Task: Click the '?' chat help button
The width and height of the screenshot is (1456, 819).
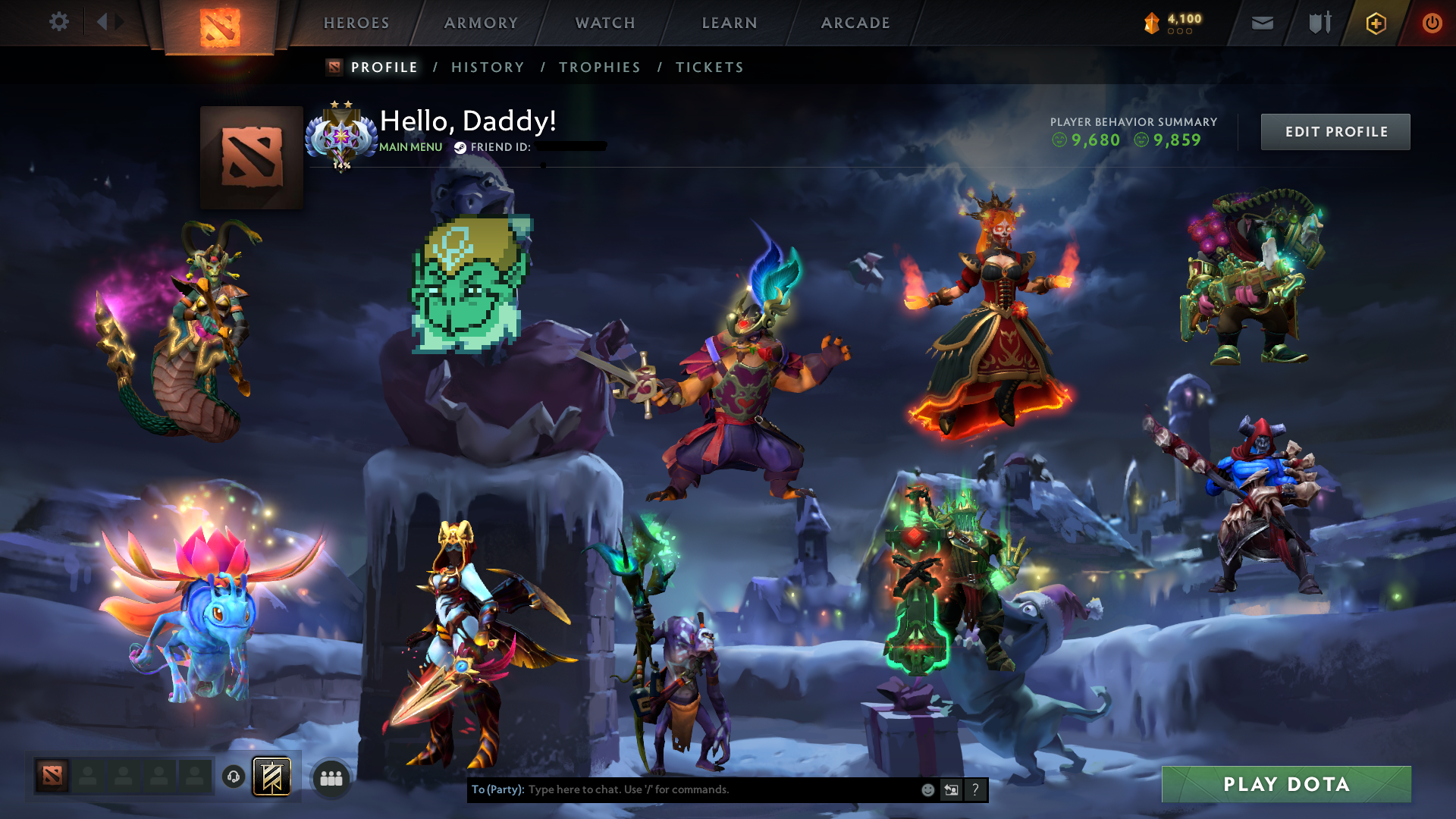Action: point(975,789)
